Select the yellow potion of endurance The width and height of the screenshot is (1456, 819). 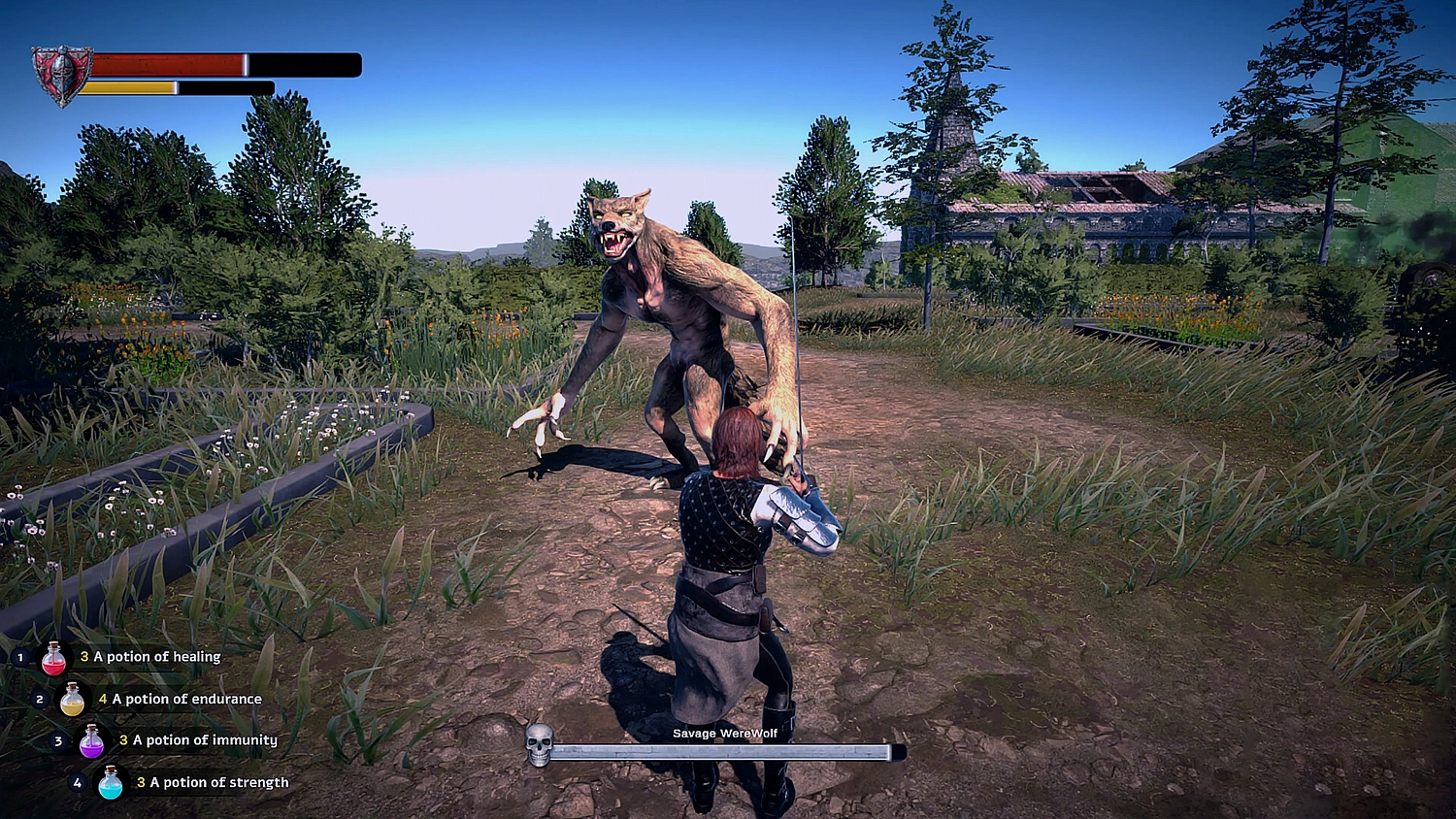coord(73,700)
